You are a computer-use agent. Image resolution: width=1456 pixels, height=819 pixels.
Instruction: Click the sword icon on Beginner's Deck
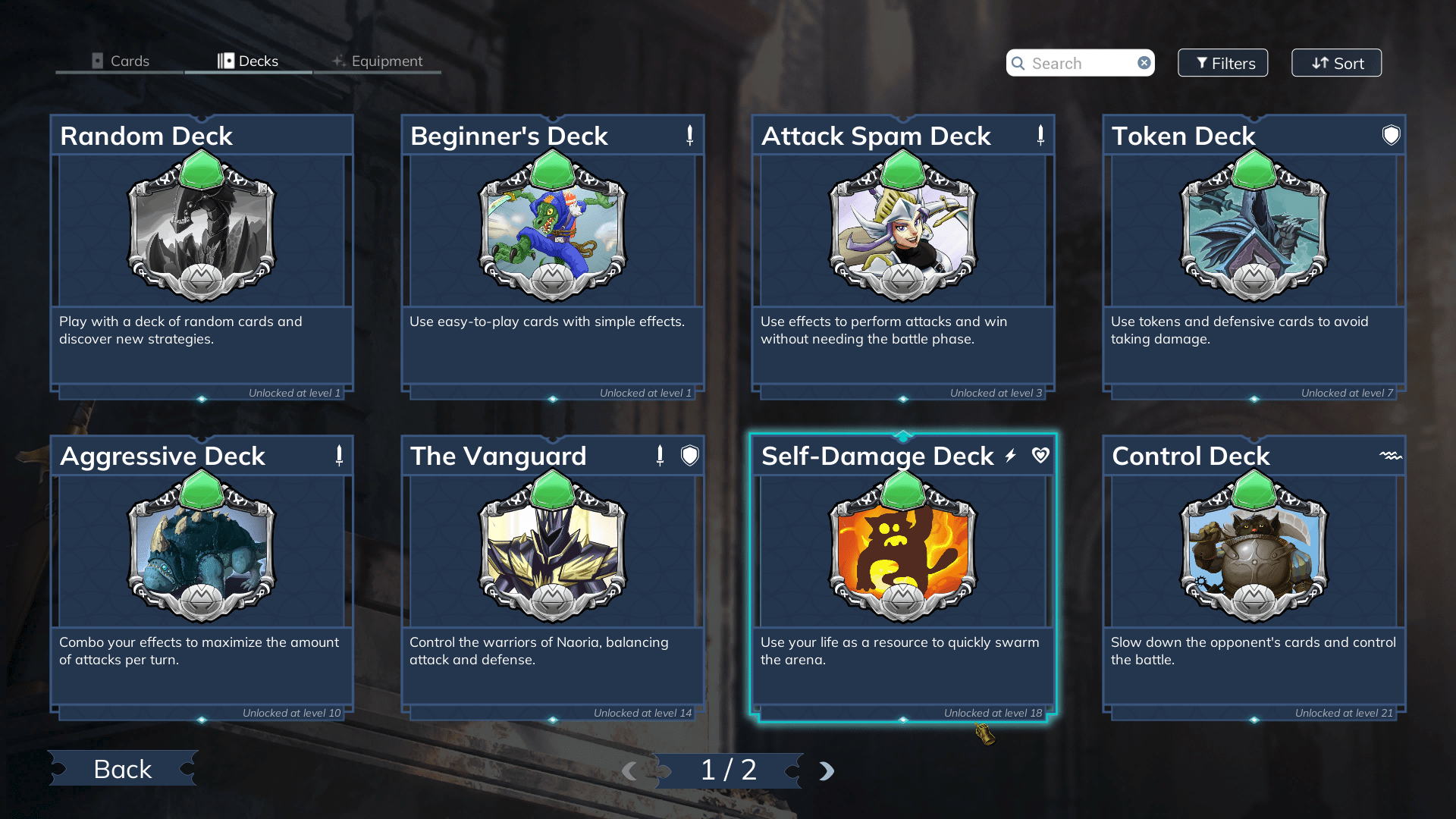689,134
